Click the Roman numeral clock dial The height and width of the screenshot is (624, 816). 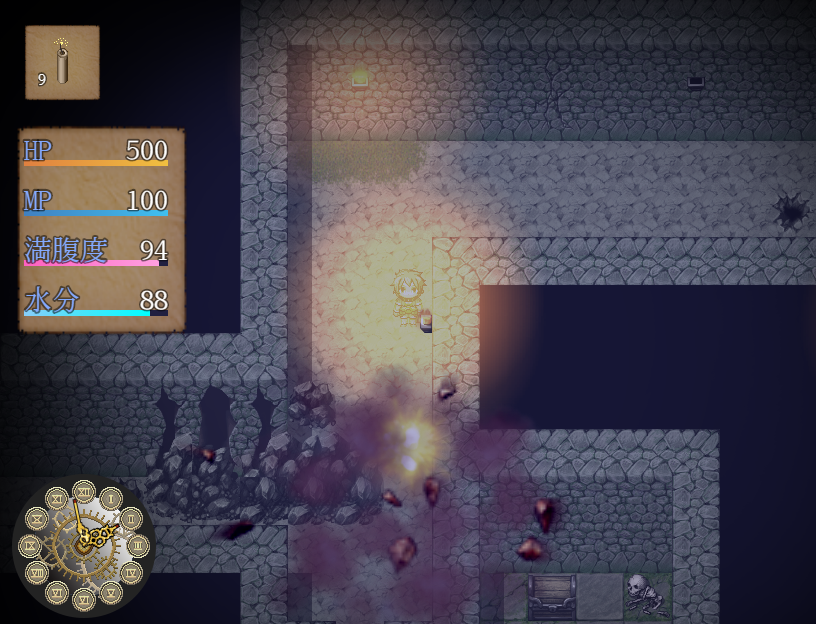[84, 545]
